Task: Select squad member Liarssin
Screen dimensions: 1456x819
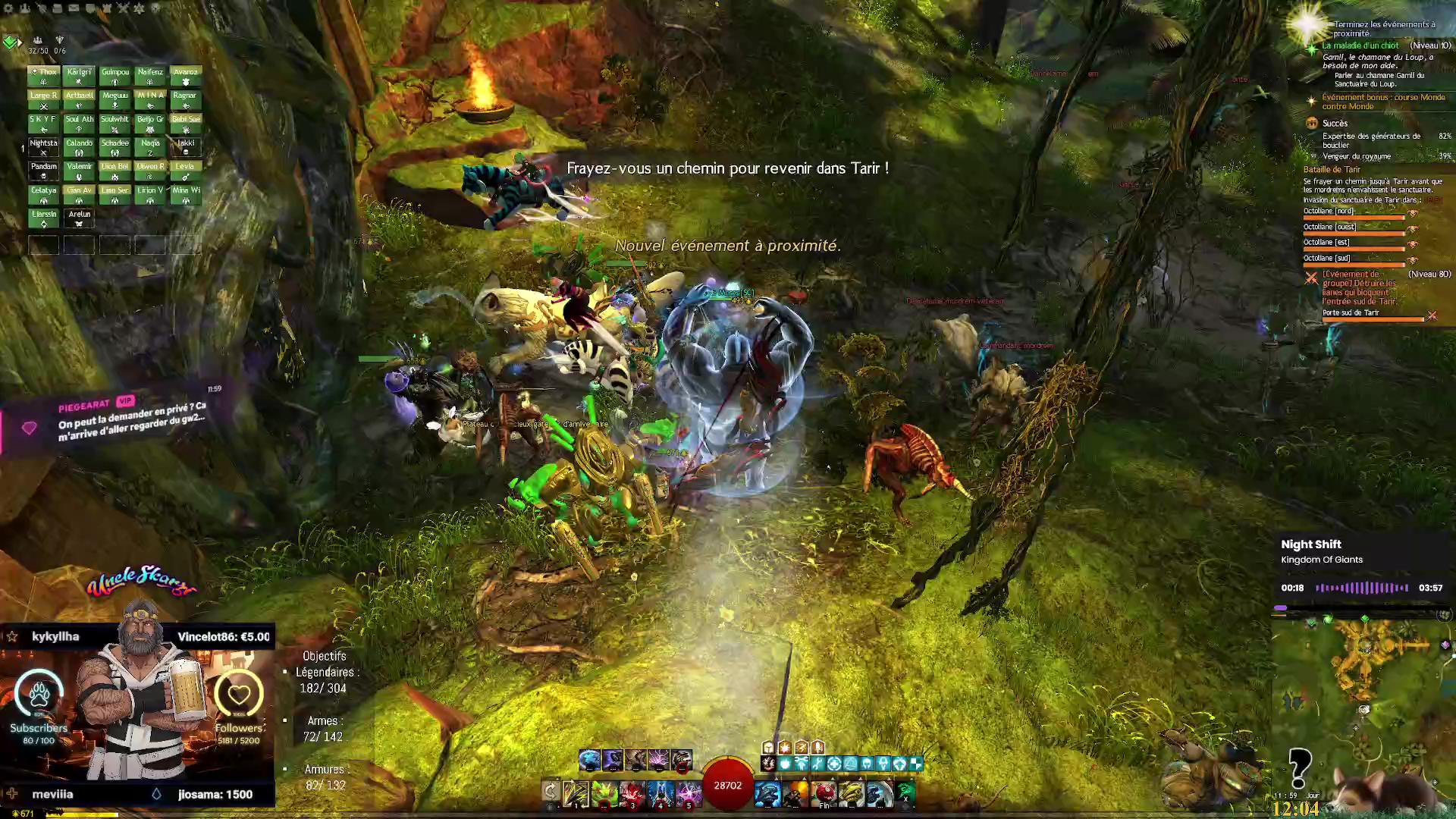Action: click(x=43, y=218)
